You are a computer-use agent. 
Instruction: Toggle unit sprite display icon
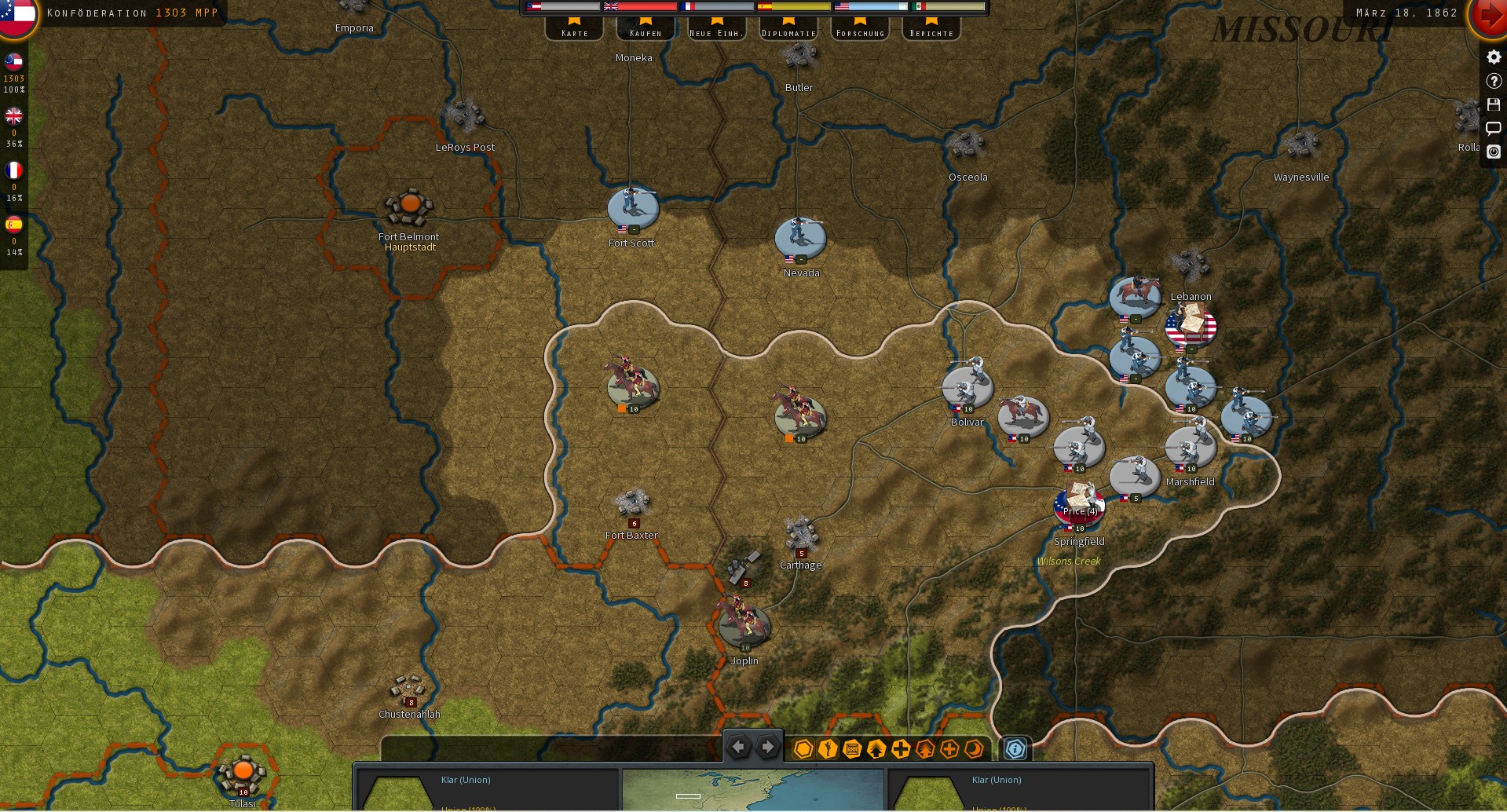coord(826,749)
